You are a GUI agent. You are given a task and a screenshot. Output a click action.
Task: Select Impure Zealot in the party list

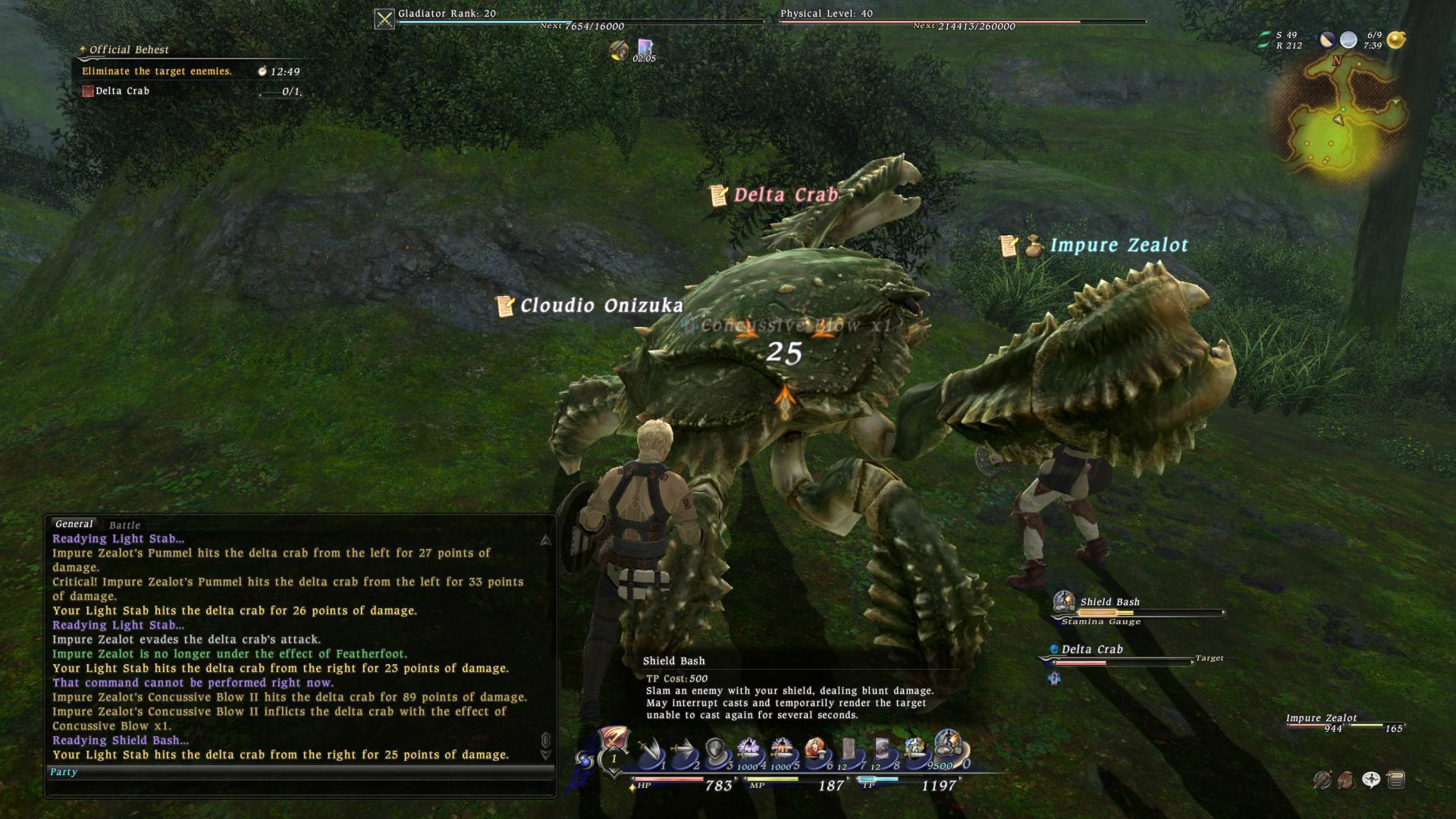[x=1322, y=718]
